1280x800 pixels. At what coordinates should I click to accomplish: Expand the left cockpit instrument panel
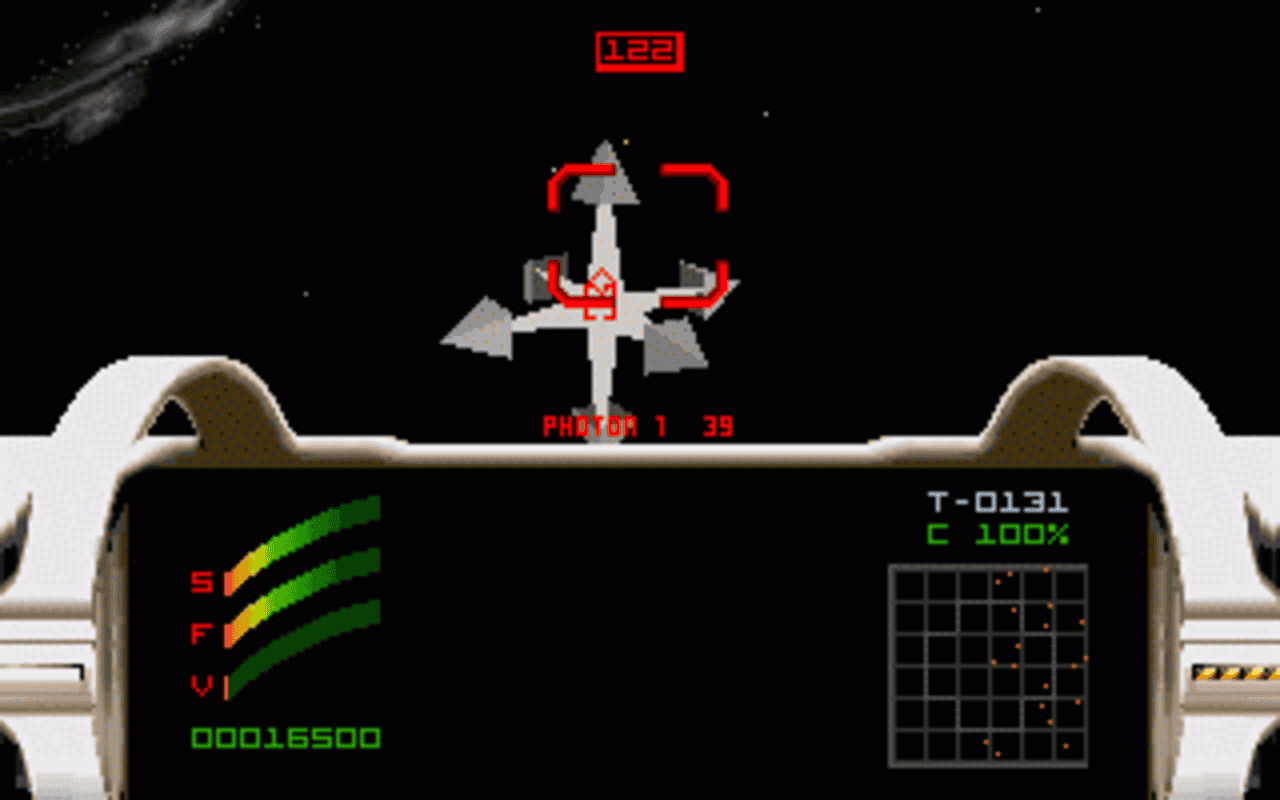click(x=290, y=620)
